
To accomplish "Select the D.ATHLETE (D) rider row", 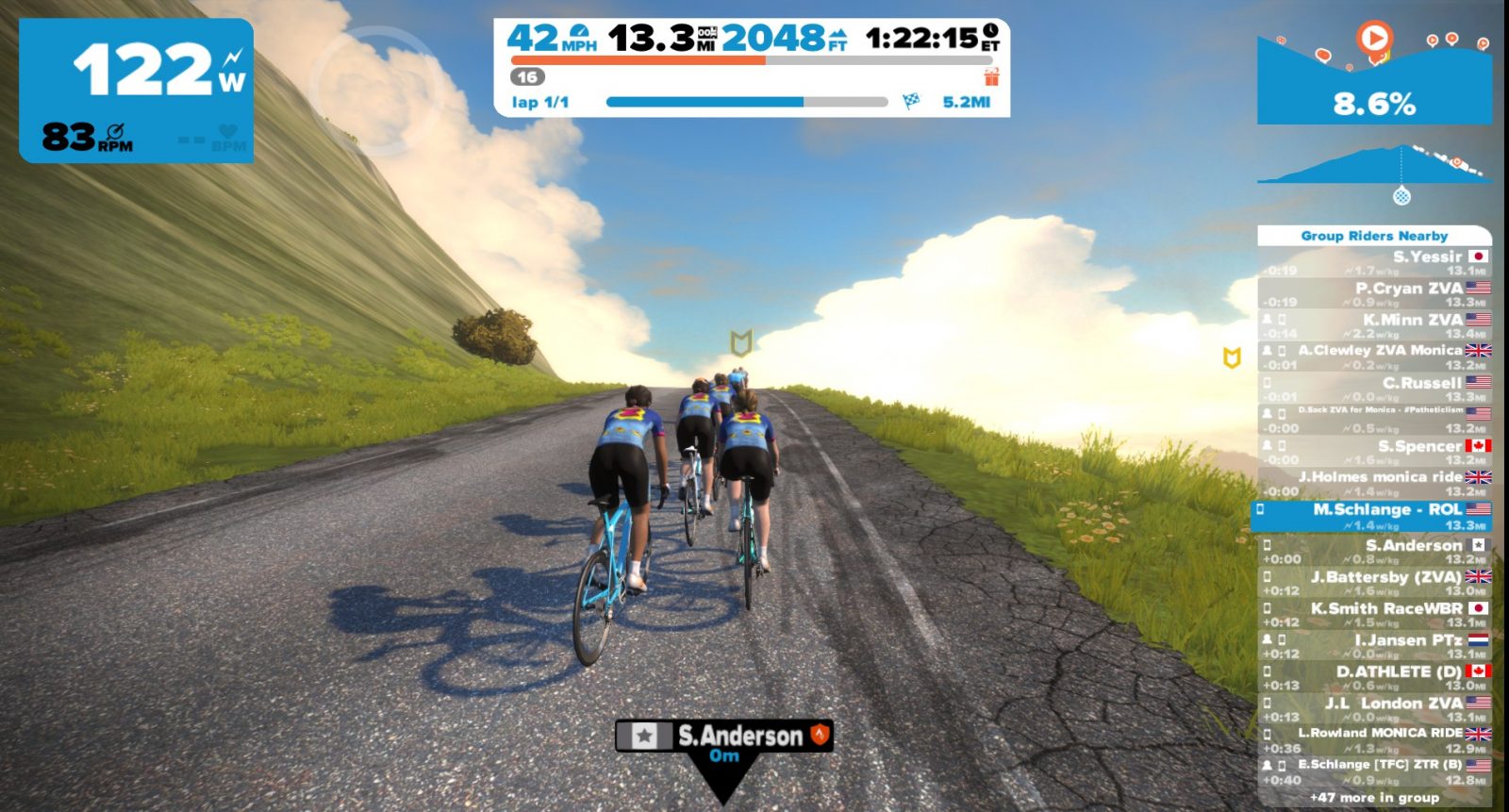I will (1374, 677).
